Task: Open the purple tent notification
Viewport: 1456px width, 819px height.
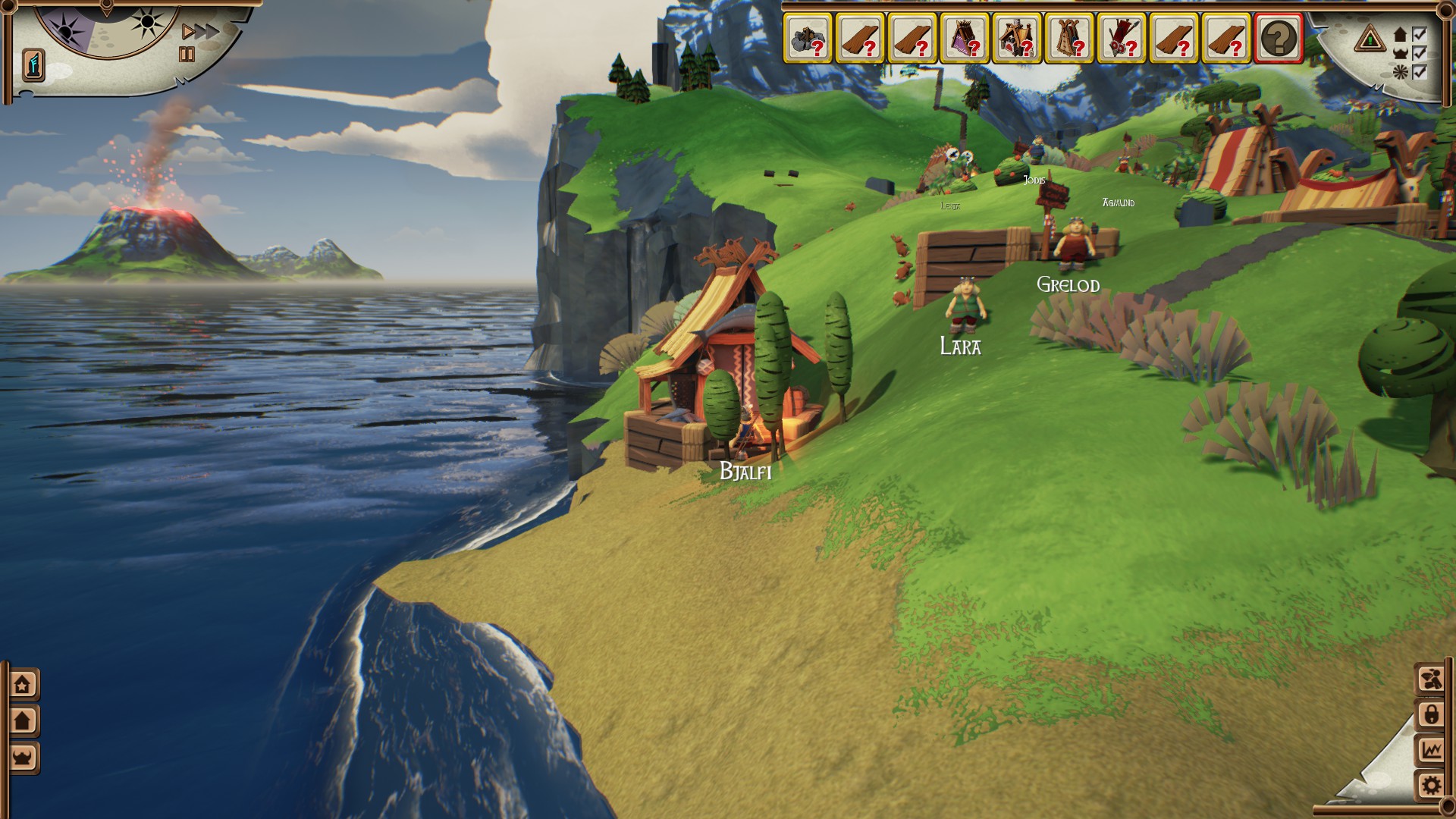Action: point(965,38)
